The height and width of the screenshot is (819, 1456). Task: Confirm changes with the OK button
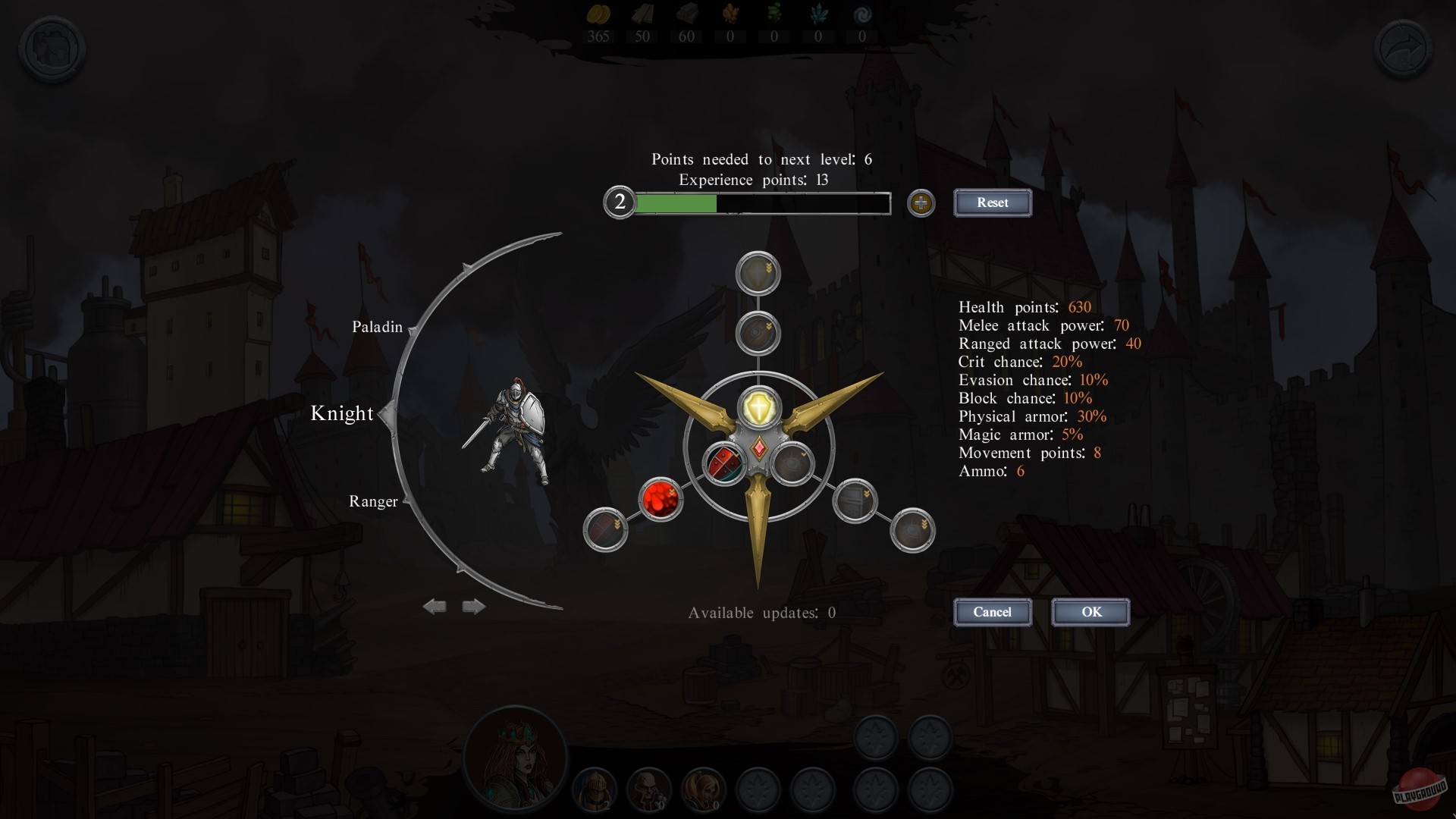pos(1090,612)
